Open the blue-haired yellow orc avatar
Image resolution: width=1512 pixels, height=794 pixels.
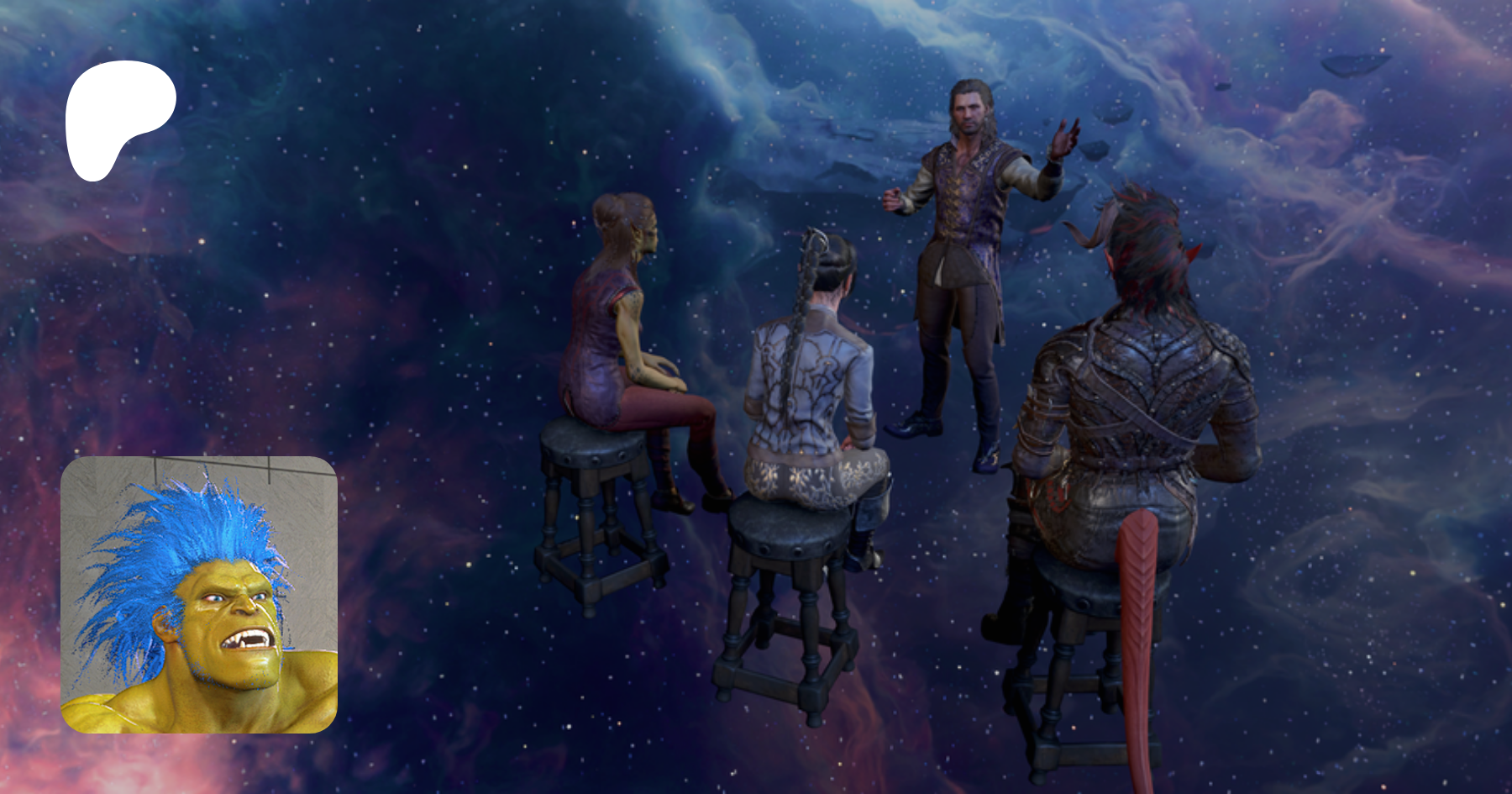coord(199,595)
